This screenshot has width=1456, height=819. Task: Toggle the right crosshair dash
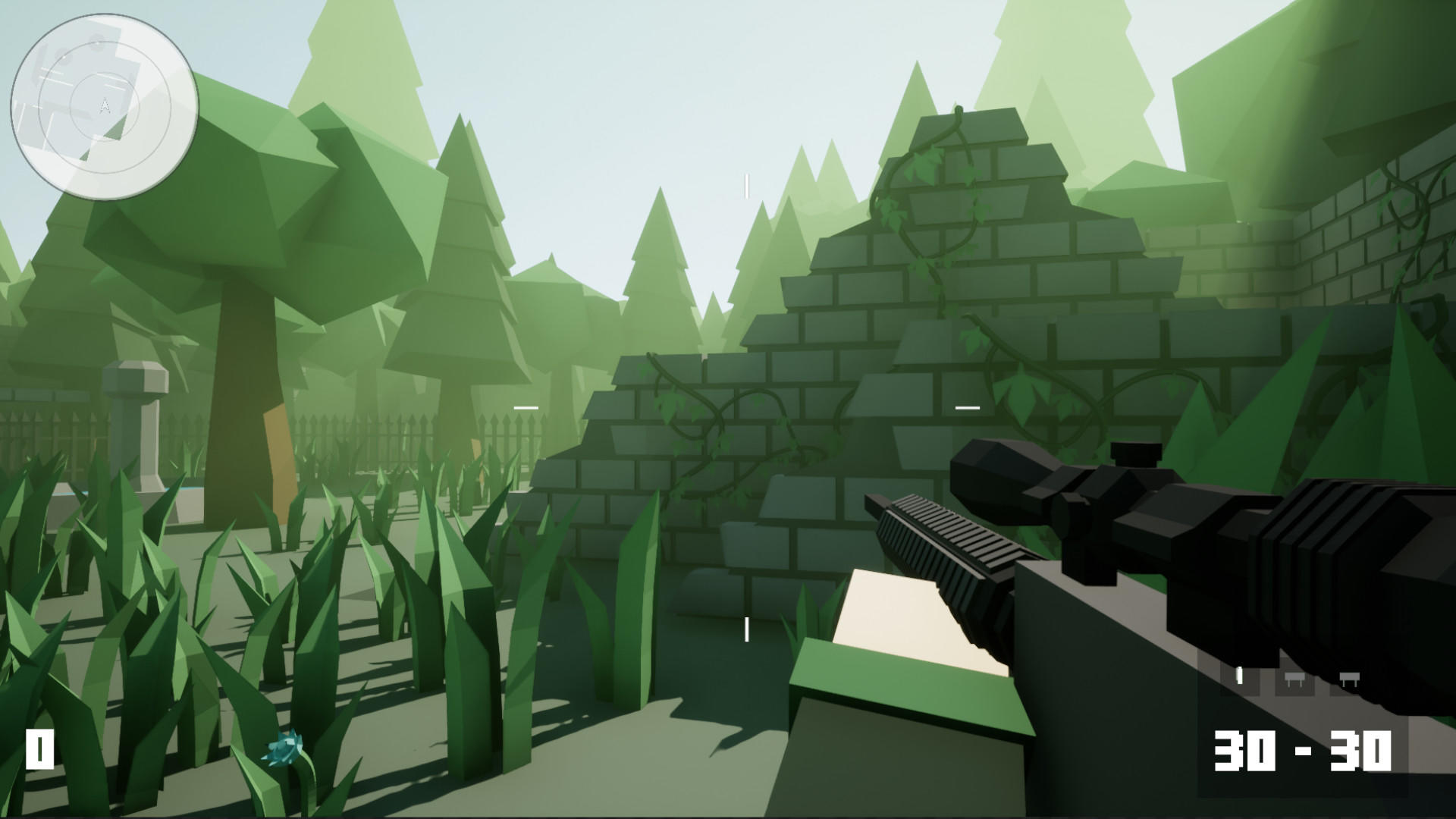(966, 407)
